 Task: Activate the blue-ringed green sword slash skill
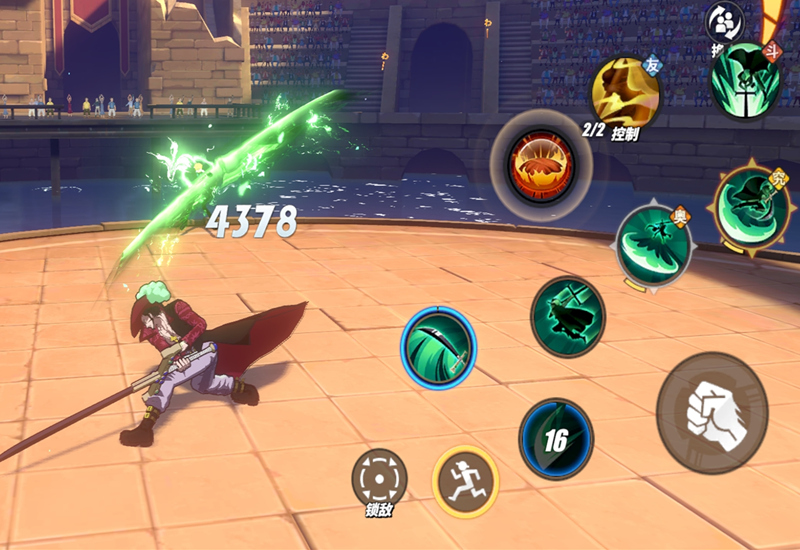[438, 341]
